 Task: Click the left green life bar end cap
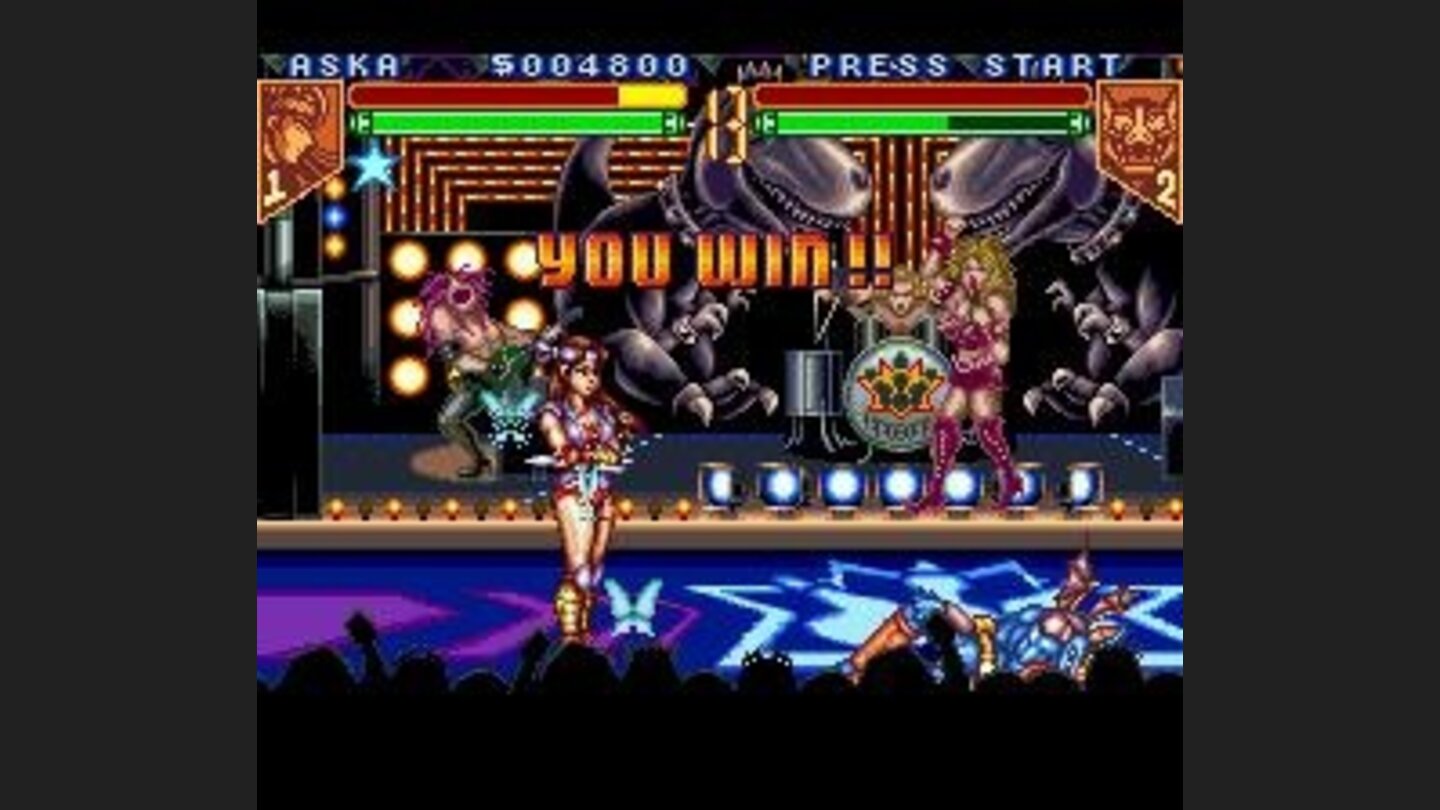pyautogui.click(x=358, y=123)
